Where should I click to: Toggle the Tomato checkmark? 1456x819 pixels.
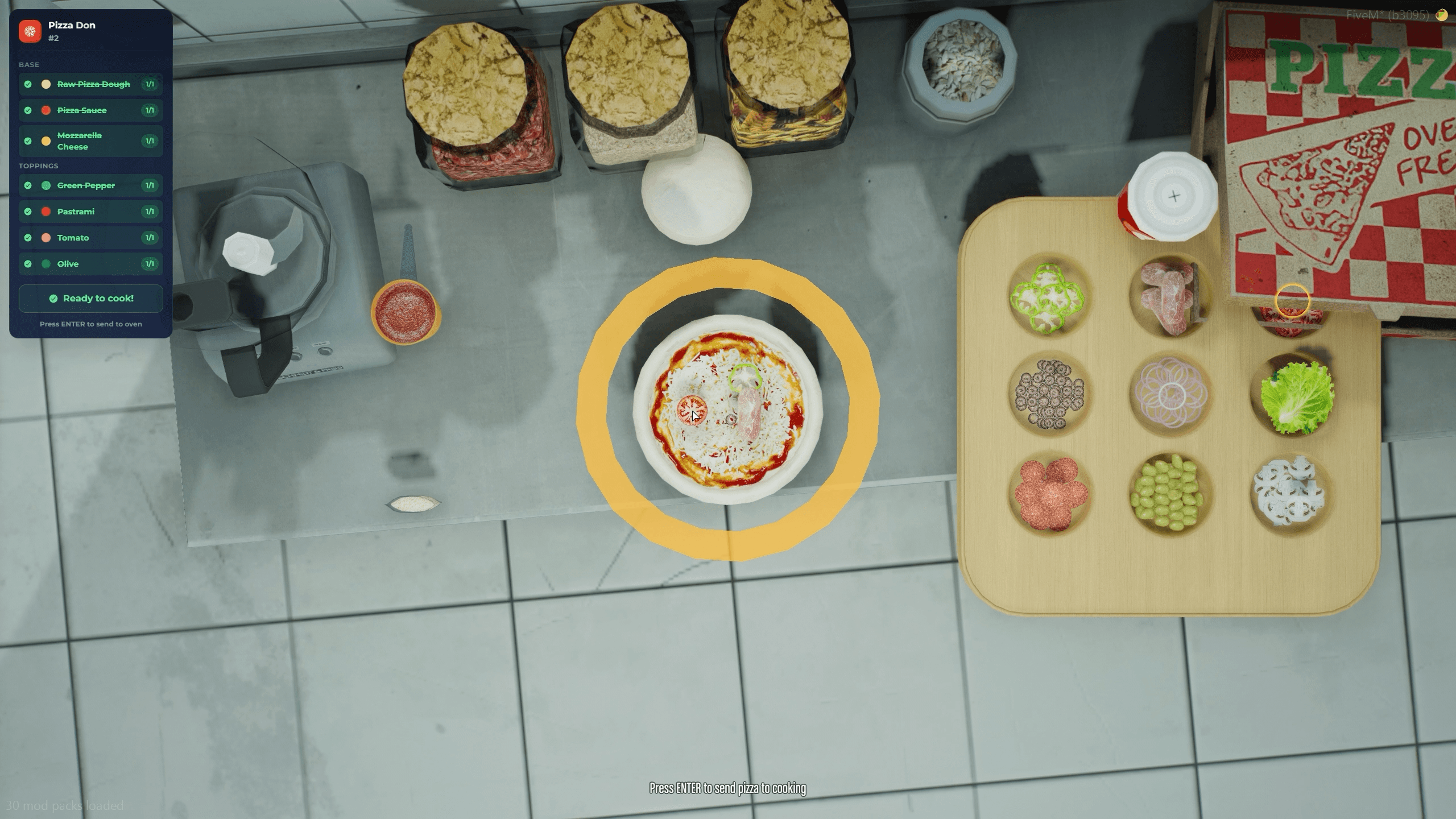[28, 237]
